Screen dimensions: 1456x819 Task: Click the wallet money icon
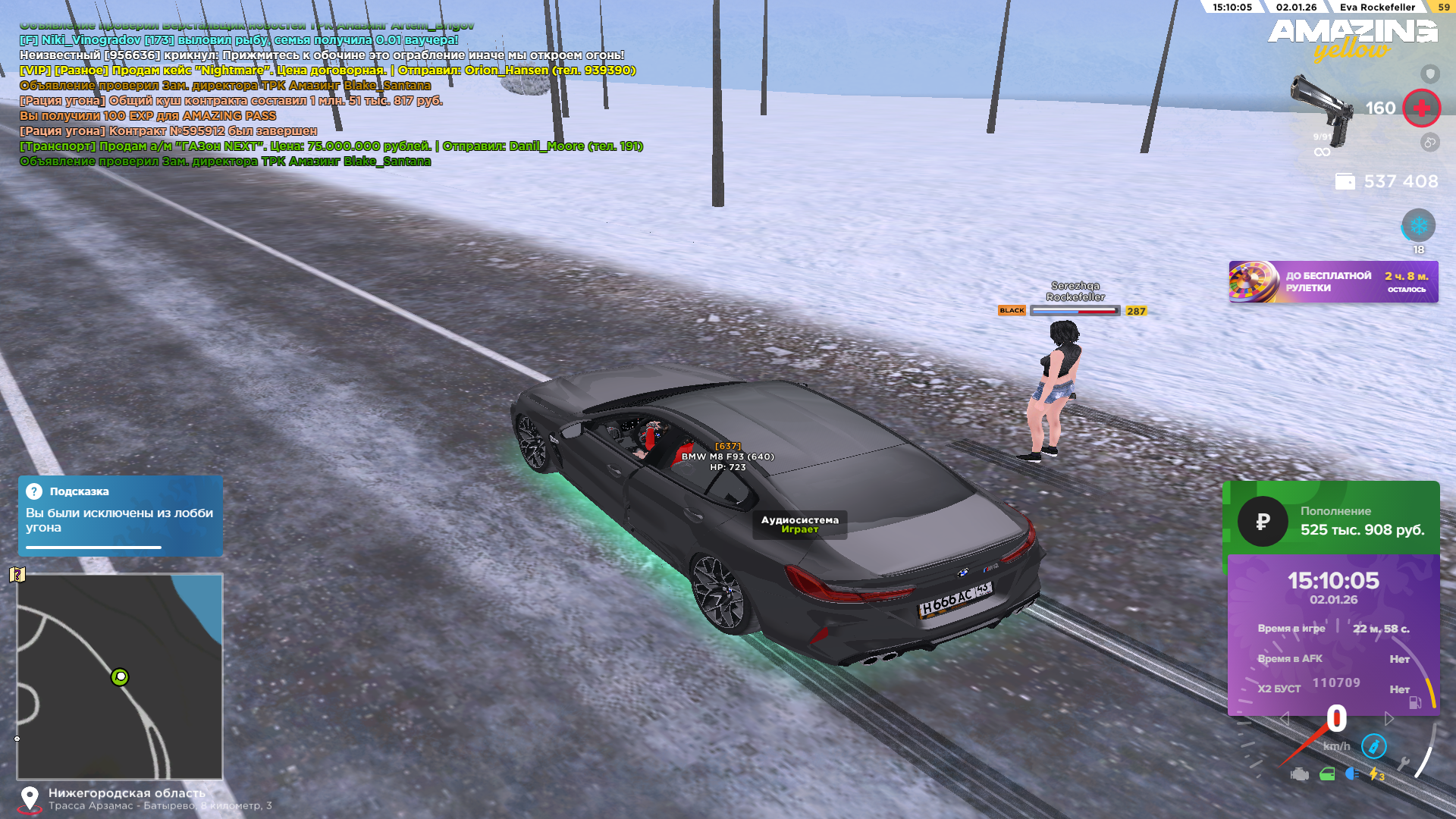[x=1345, y=182]
